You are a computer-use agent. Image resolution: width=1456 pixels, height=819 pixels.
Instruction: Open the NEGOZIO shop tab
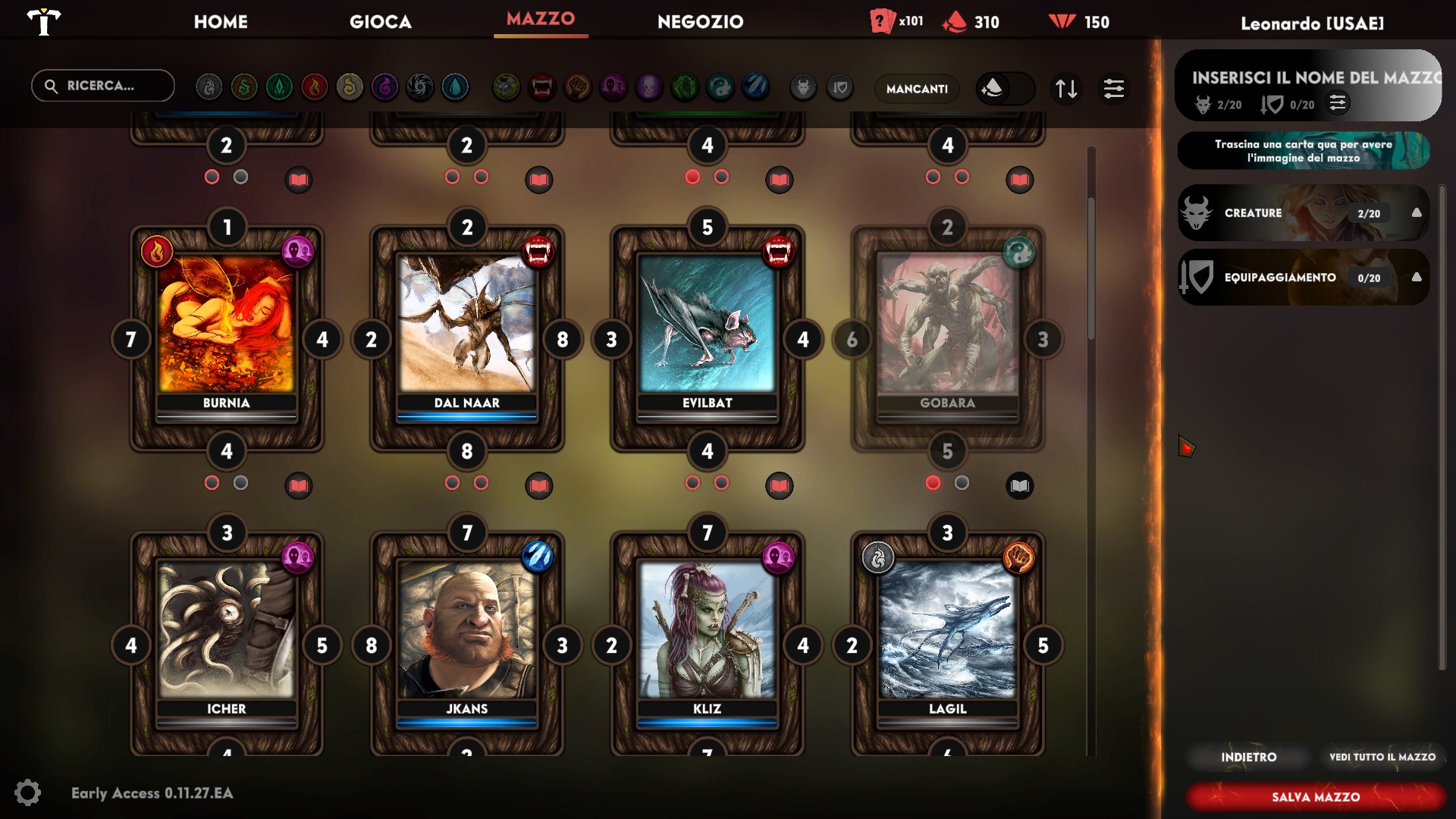pyautogui.click(x=700, y=22)
